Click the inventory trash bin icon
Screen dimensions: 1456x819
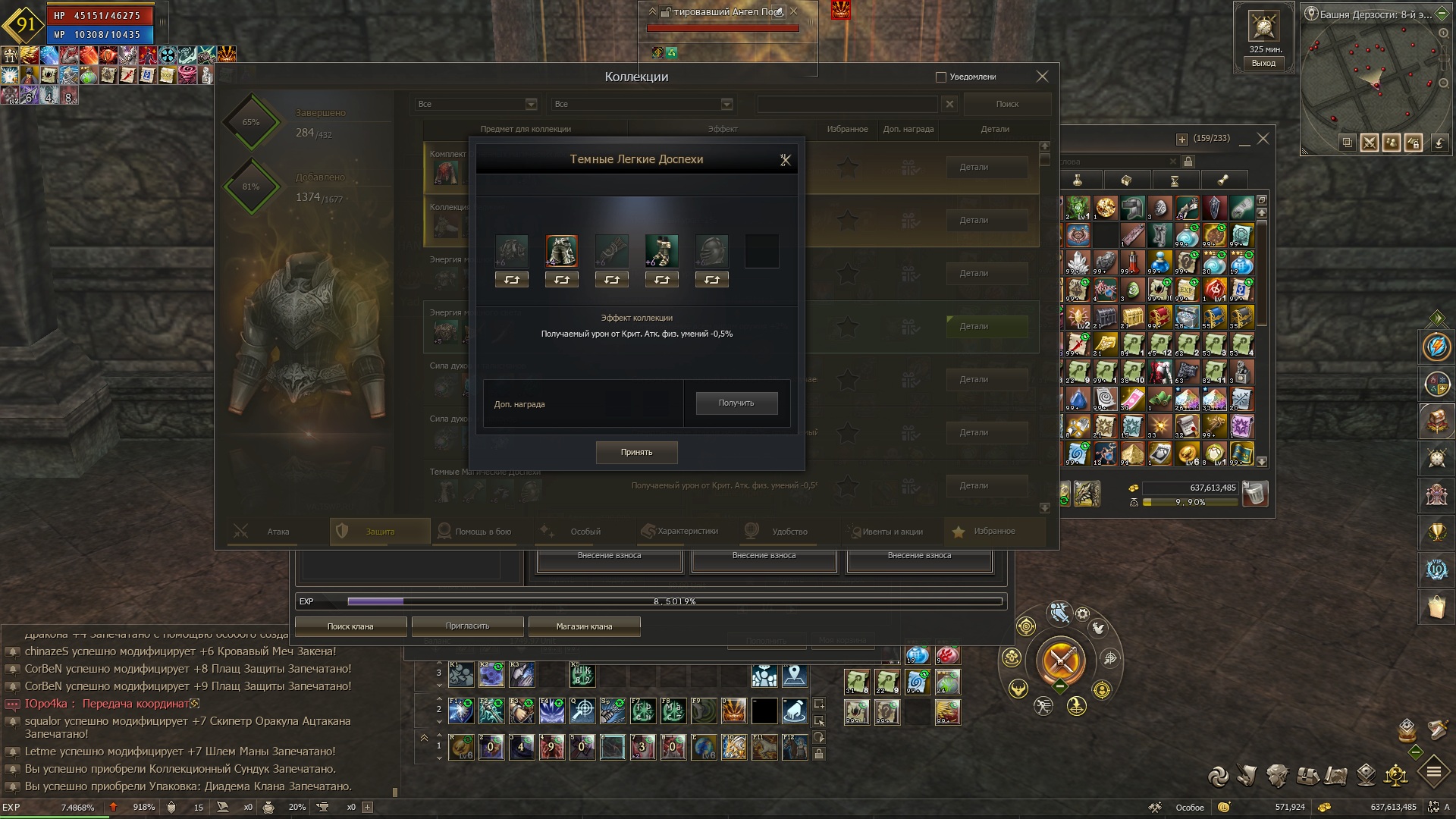pos(1256,494)
